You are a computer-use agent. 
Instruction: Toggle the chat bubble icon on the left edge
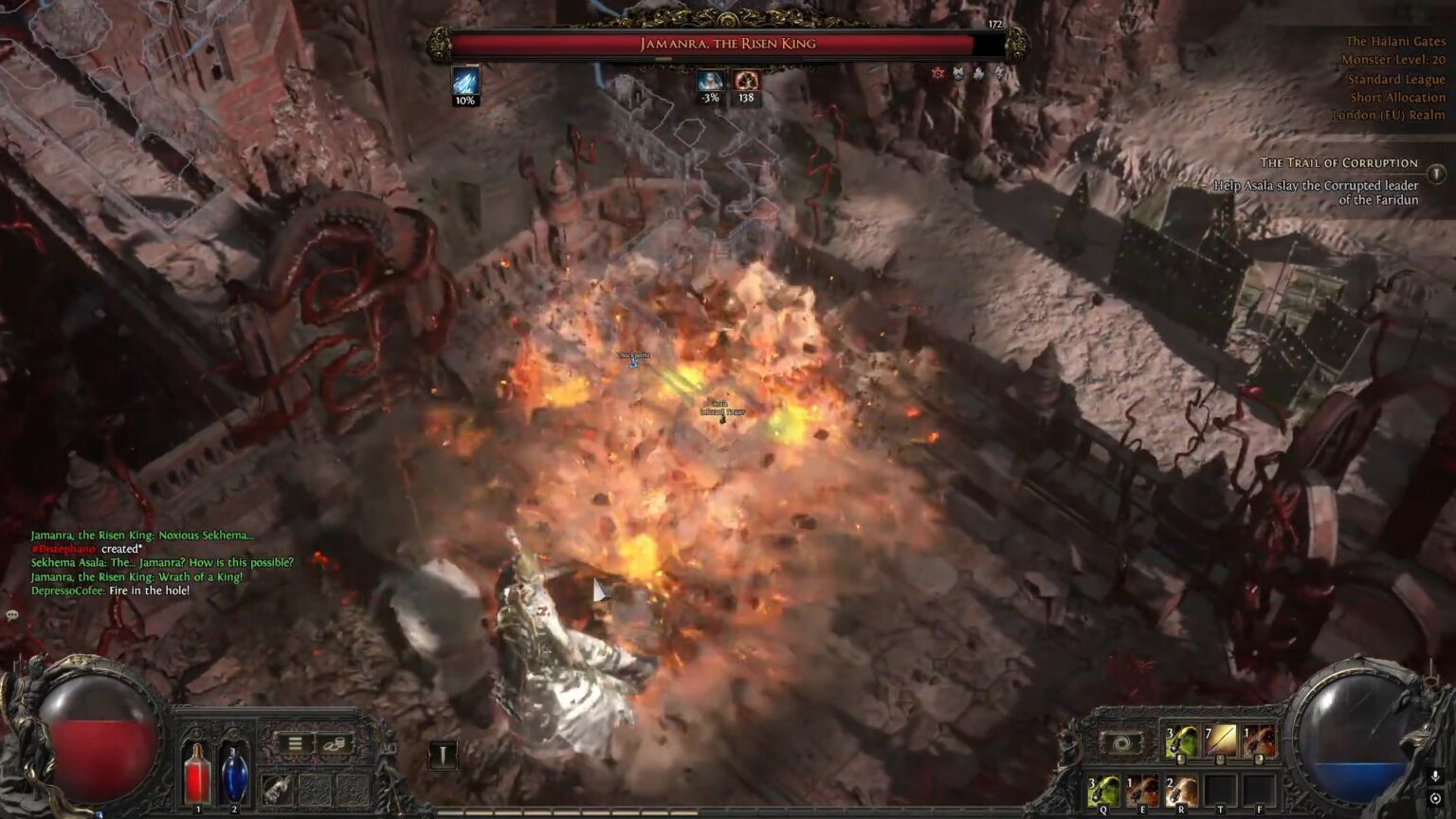pos(12,615)
